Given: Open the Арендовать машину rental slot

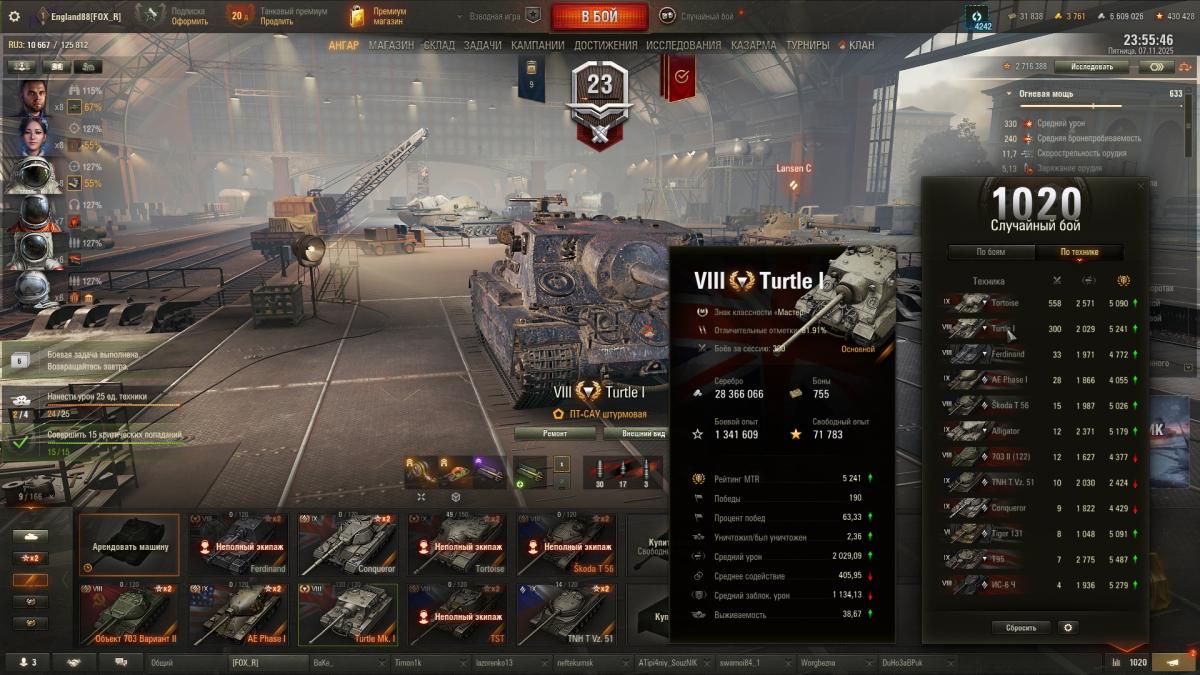Looking at the screenshot, I should [x=129, y=546].
